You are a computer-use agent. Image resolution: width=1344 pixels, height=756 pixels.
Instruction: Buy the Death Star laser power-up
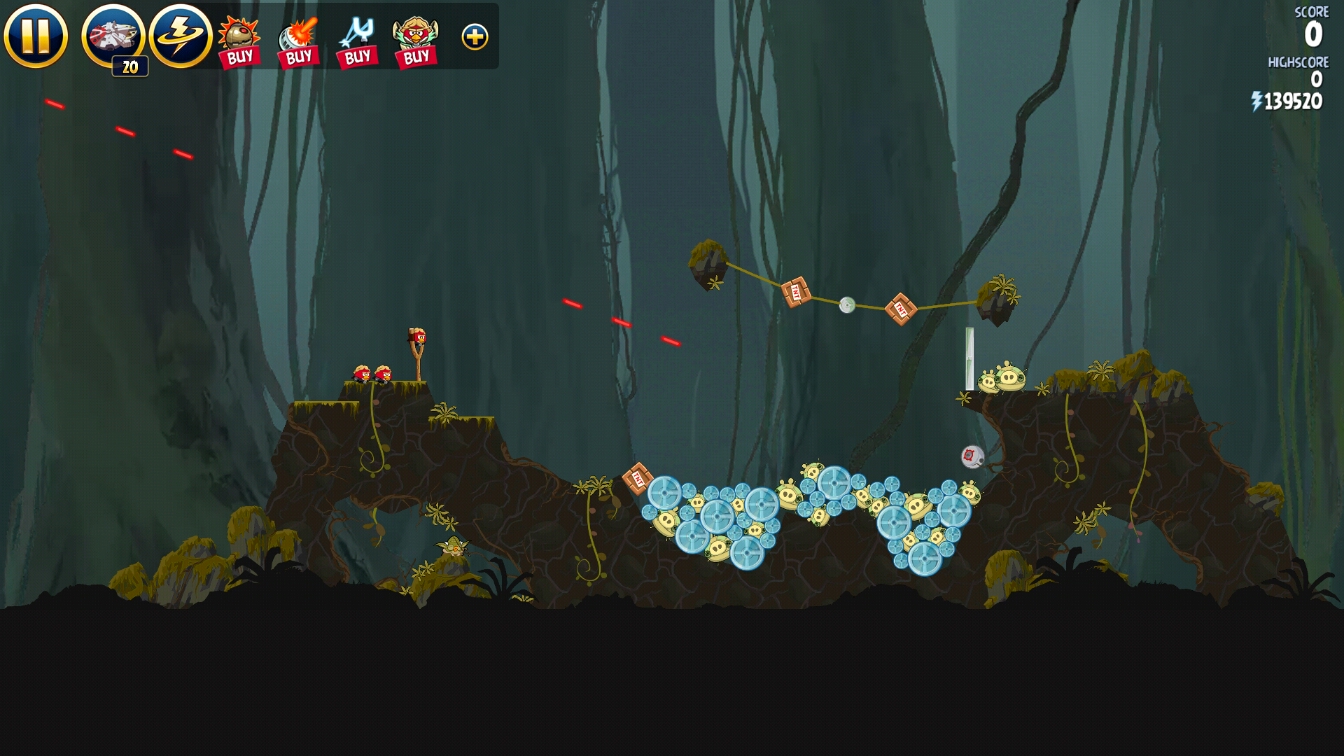(298, 41)
